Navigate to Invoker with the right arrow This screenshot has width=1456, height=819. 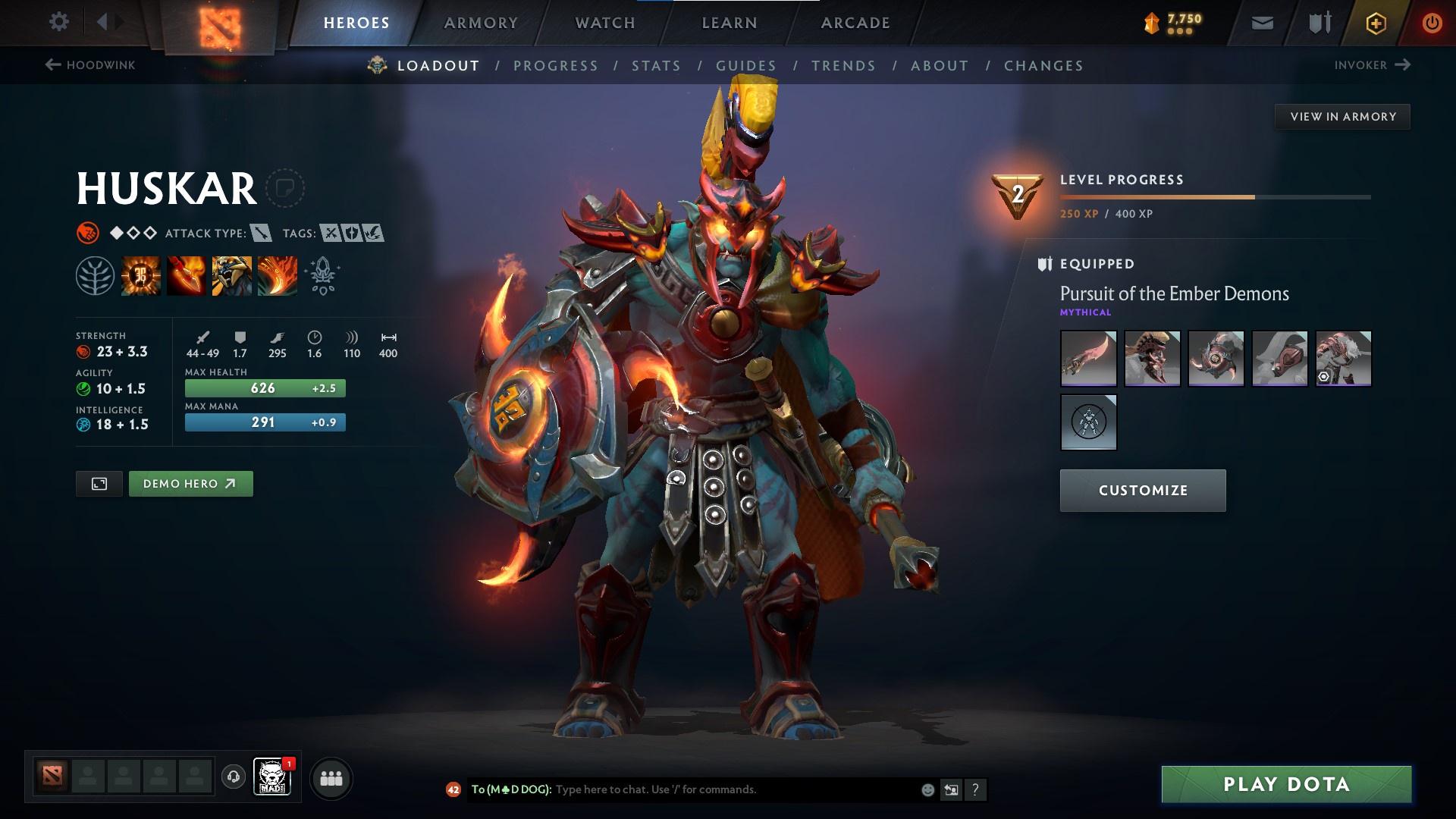(x=1401, y=65)
